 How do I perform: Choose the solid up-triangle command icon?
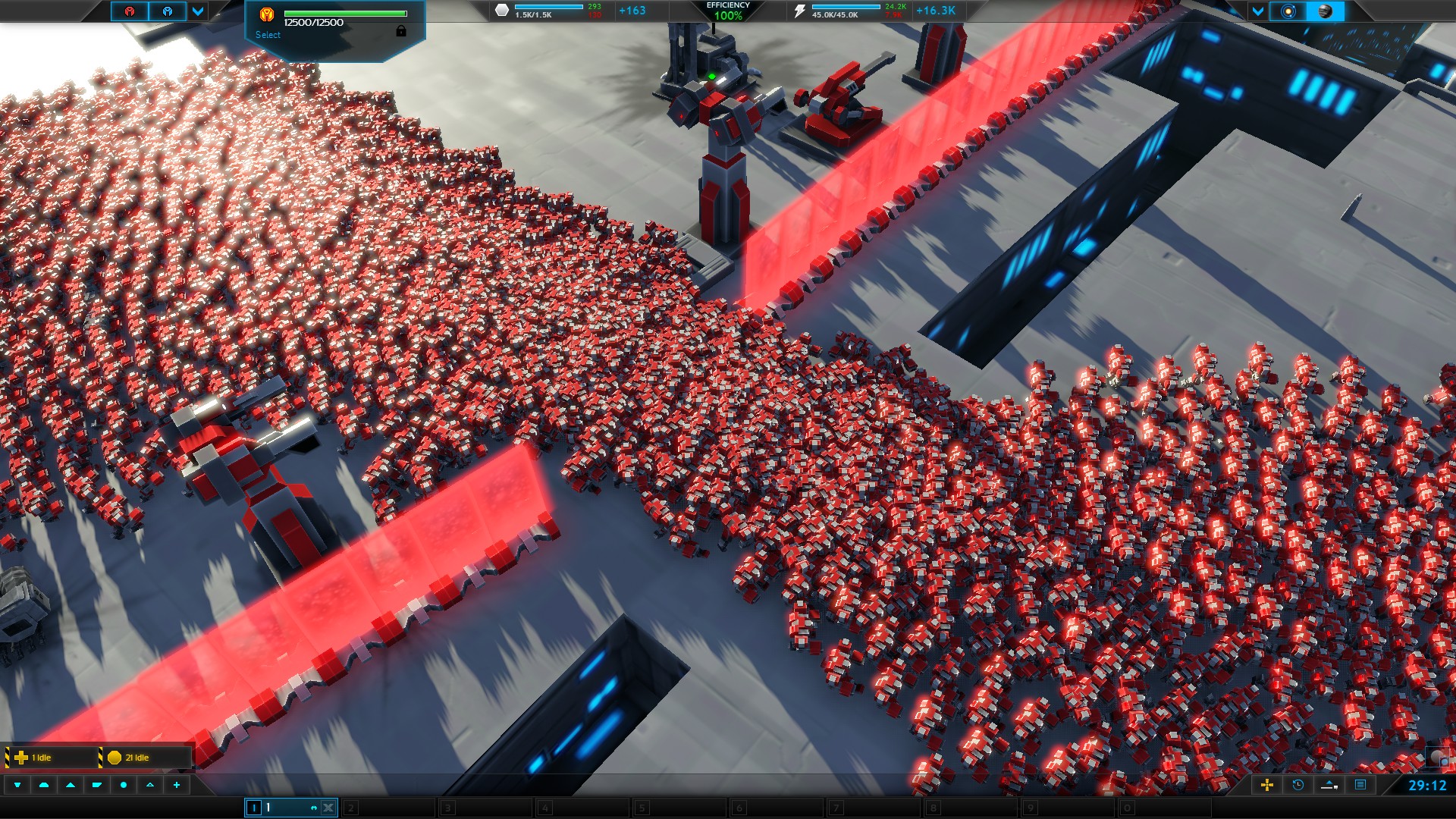(x=71, y=785)
